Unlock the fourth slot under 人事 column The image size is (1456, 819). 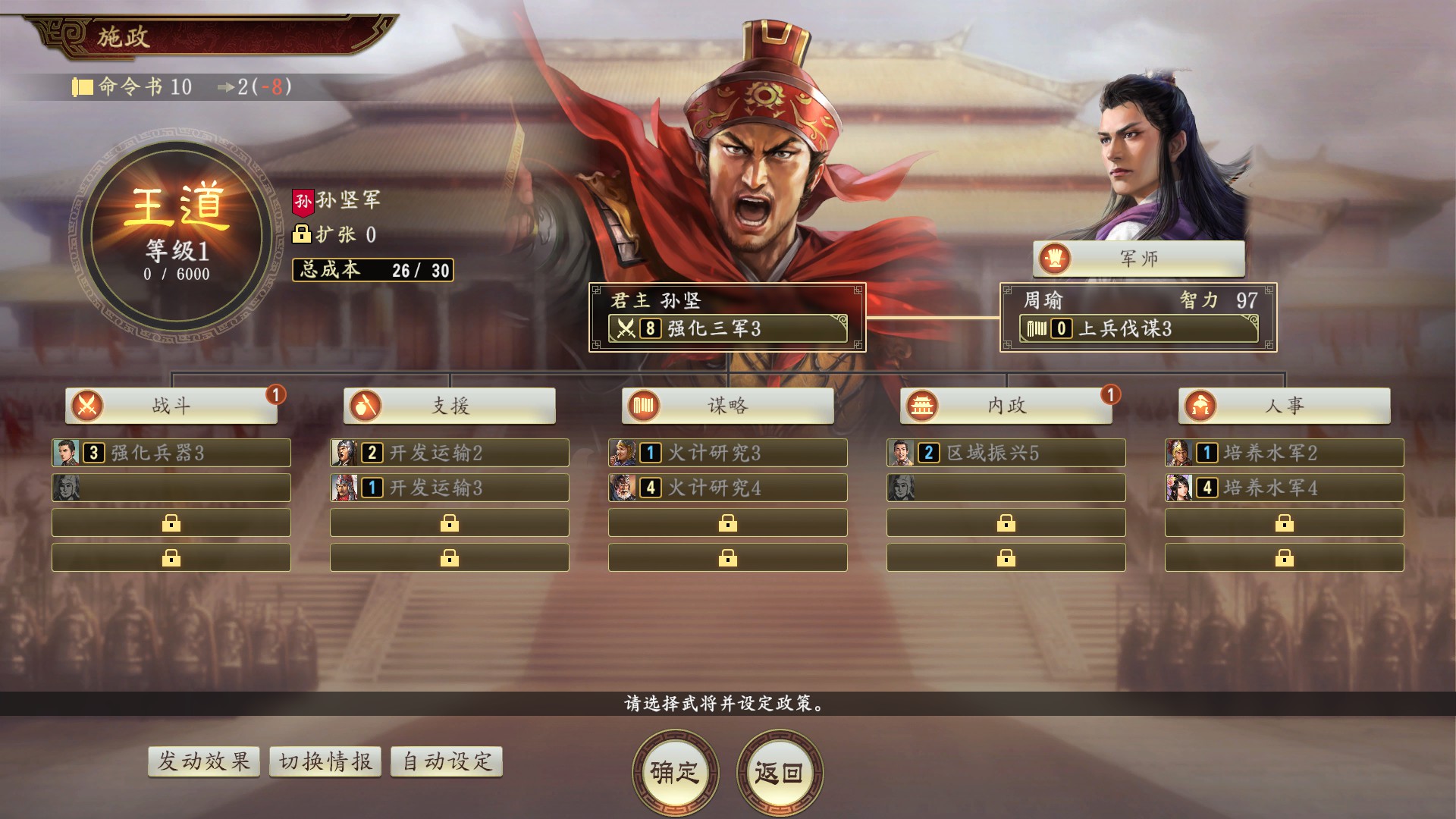(x=1284, y=557)
